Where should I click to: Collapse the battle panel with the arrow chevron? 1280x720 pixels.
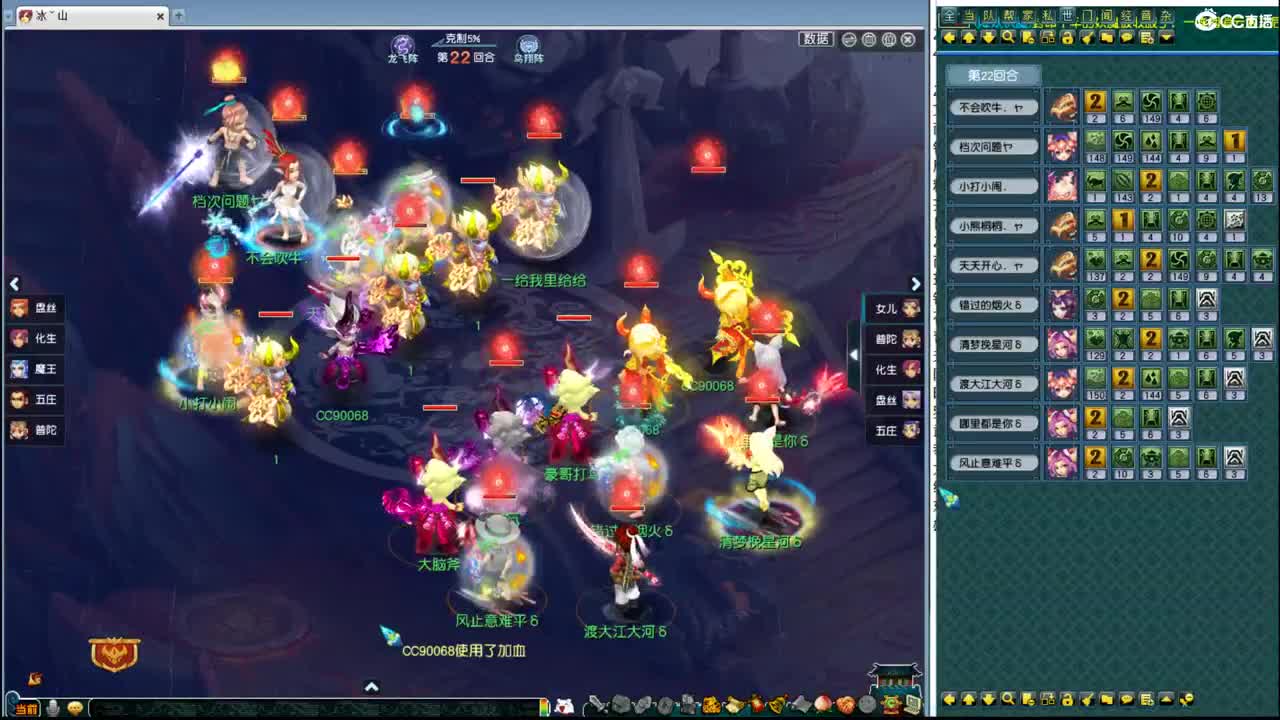371,687
